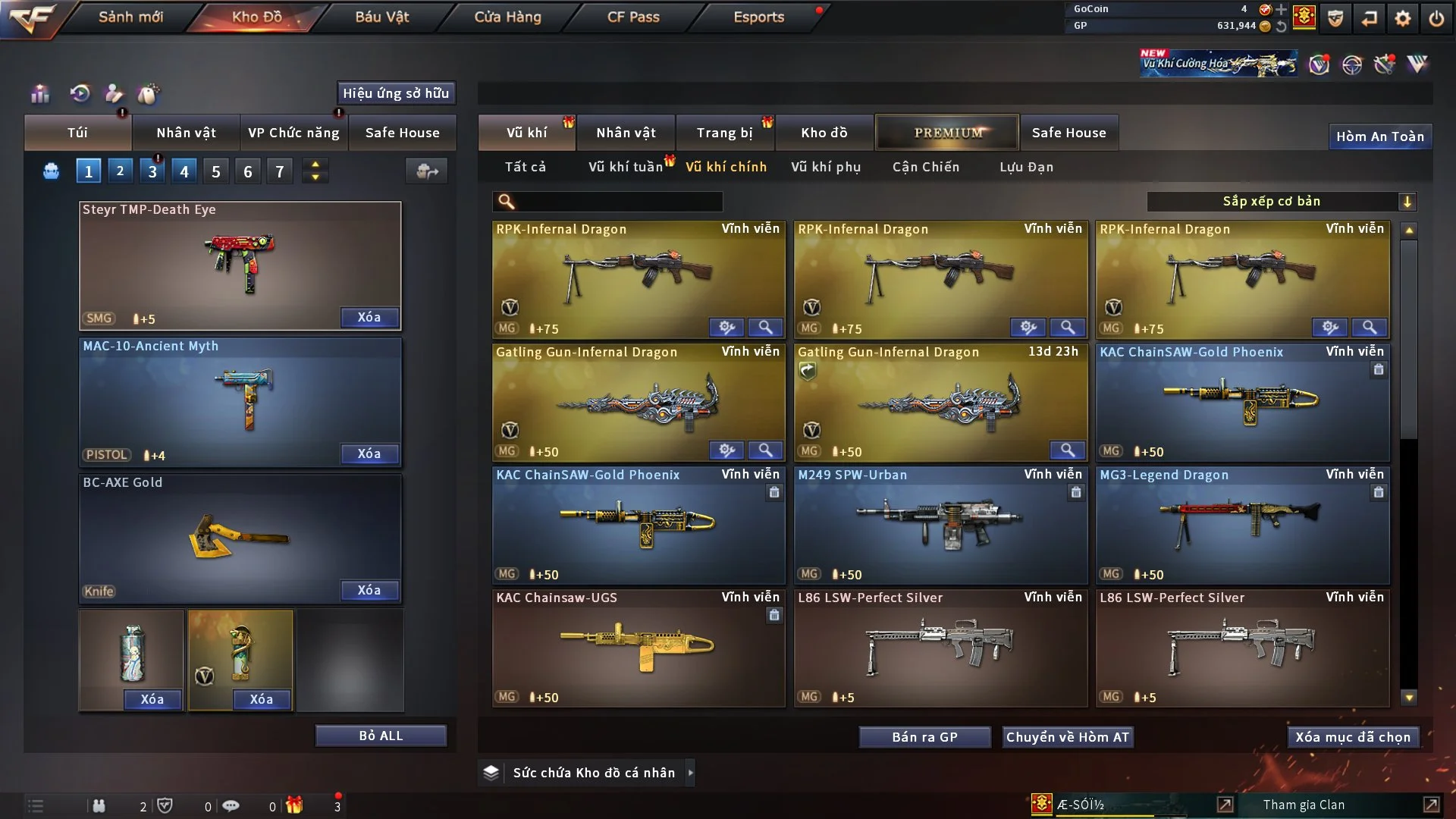Screen dimensions: 1456x819
Task: Remove the Steyr TMP-Death Eye with Xóa
Action: 369,317
